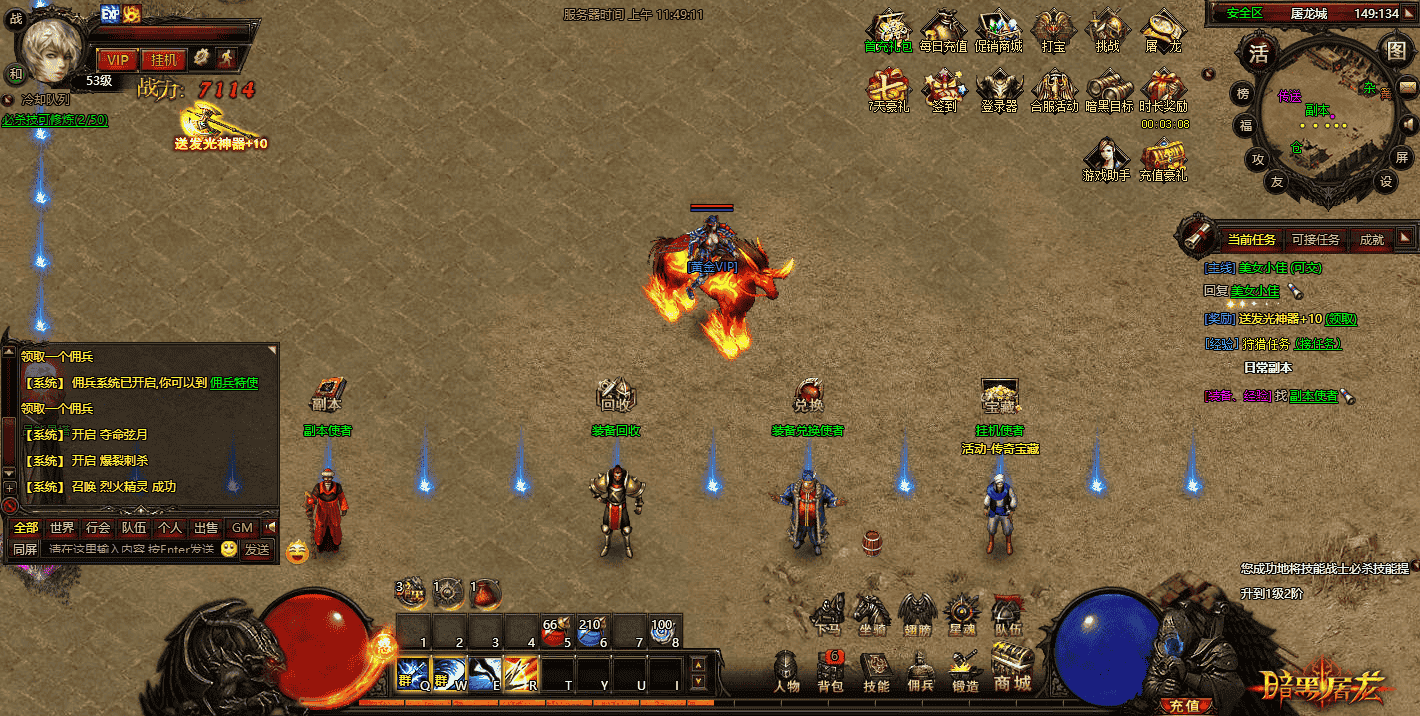1420x716 pixels.
Task: Claim the 时长奖励 playtime reward
Action: click(1163, 89)
